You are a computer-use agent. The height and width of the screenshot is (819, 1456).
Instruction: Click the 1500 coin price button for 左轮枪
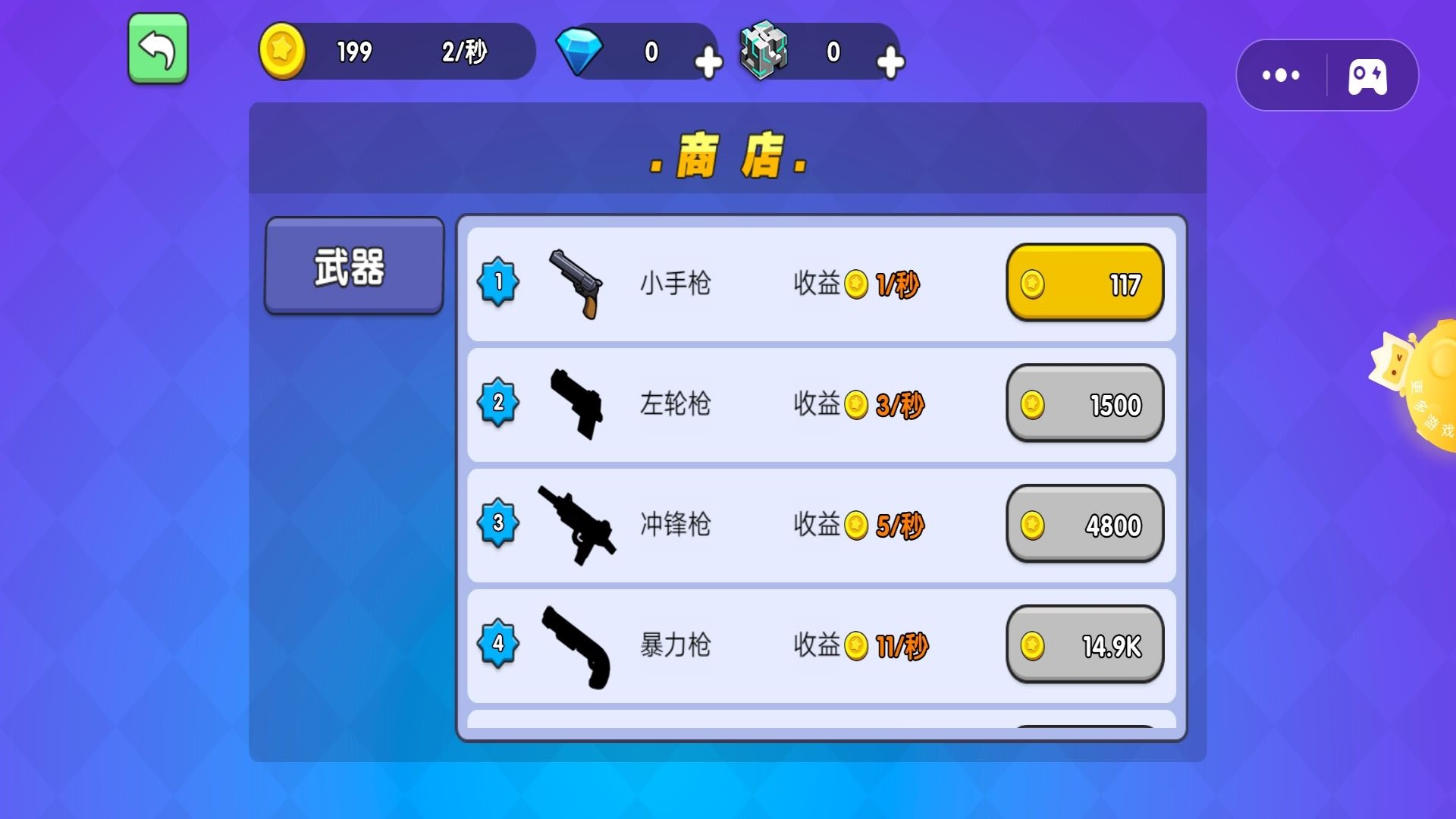pyautogui.click(x=1084, y=404)
